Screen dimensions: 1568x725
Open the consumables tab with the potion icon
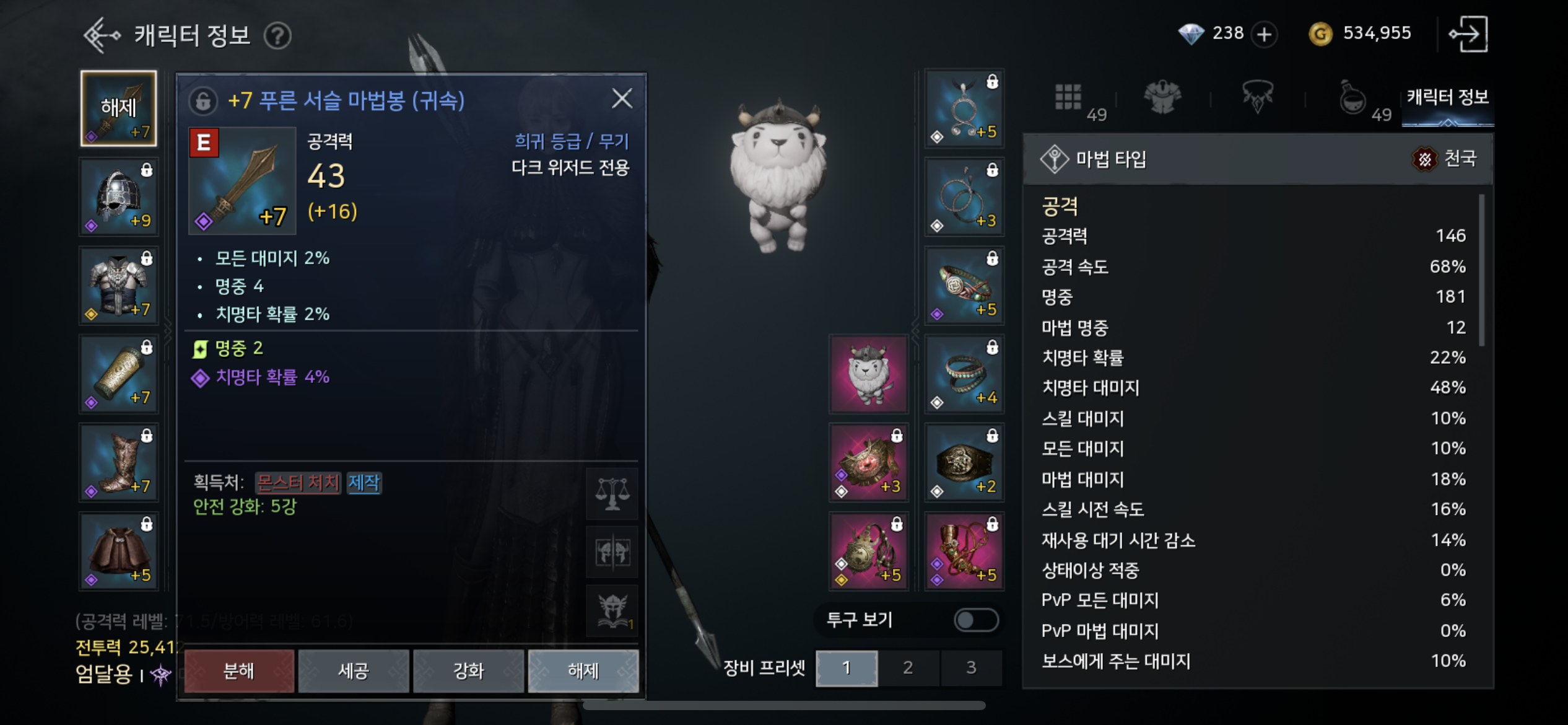pos(1353,99)
